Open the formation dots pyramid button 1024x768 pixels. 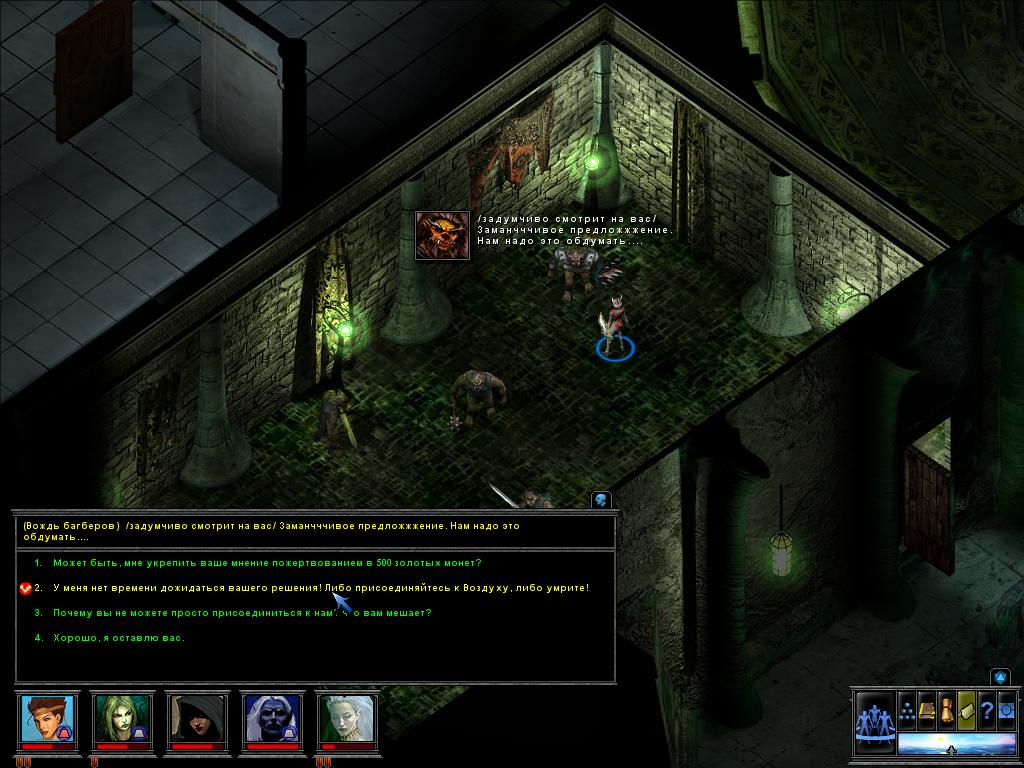[907, 709]
